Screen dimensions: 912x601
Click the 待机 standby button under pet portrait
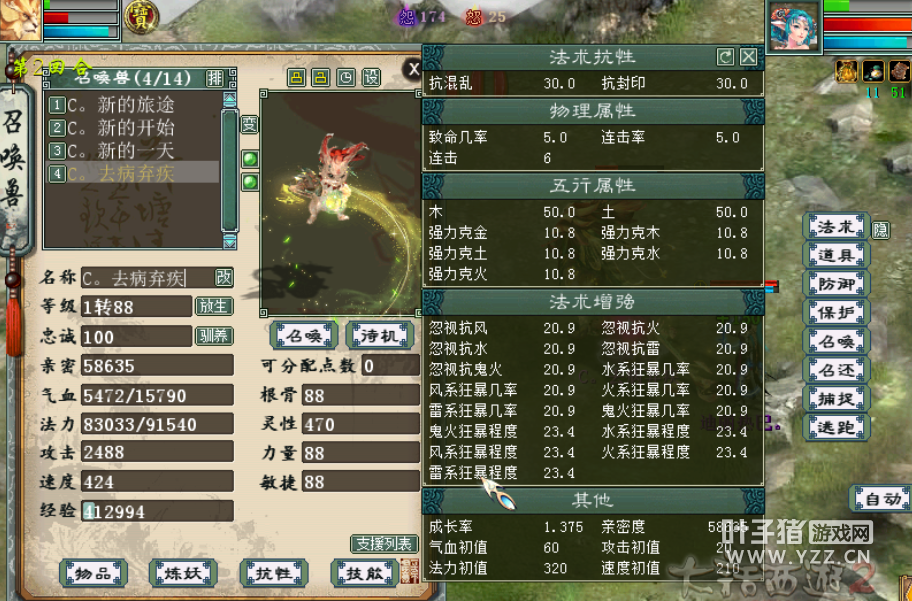pyautogui.click(x=379, y=334)
